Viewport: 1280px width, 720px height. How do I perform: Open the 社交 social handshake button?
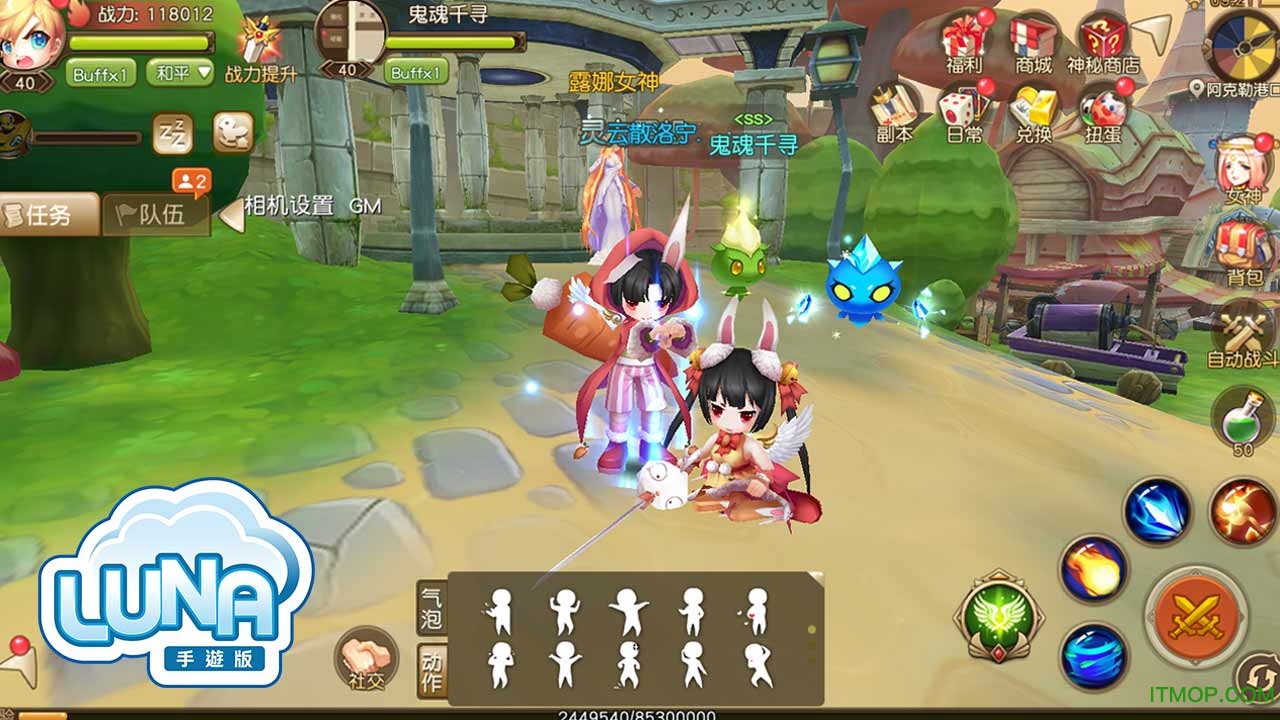[366, 660]
